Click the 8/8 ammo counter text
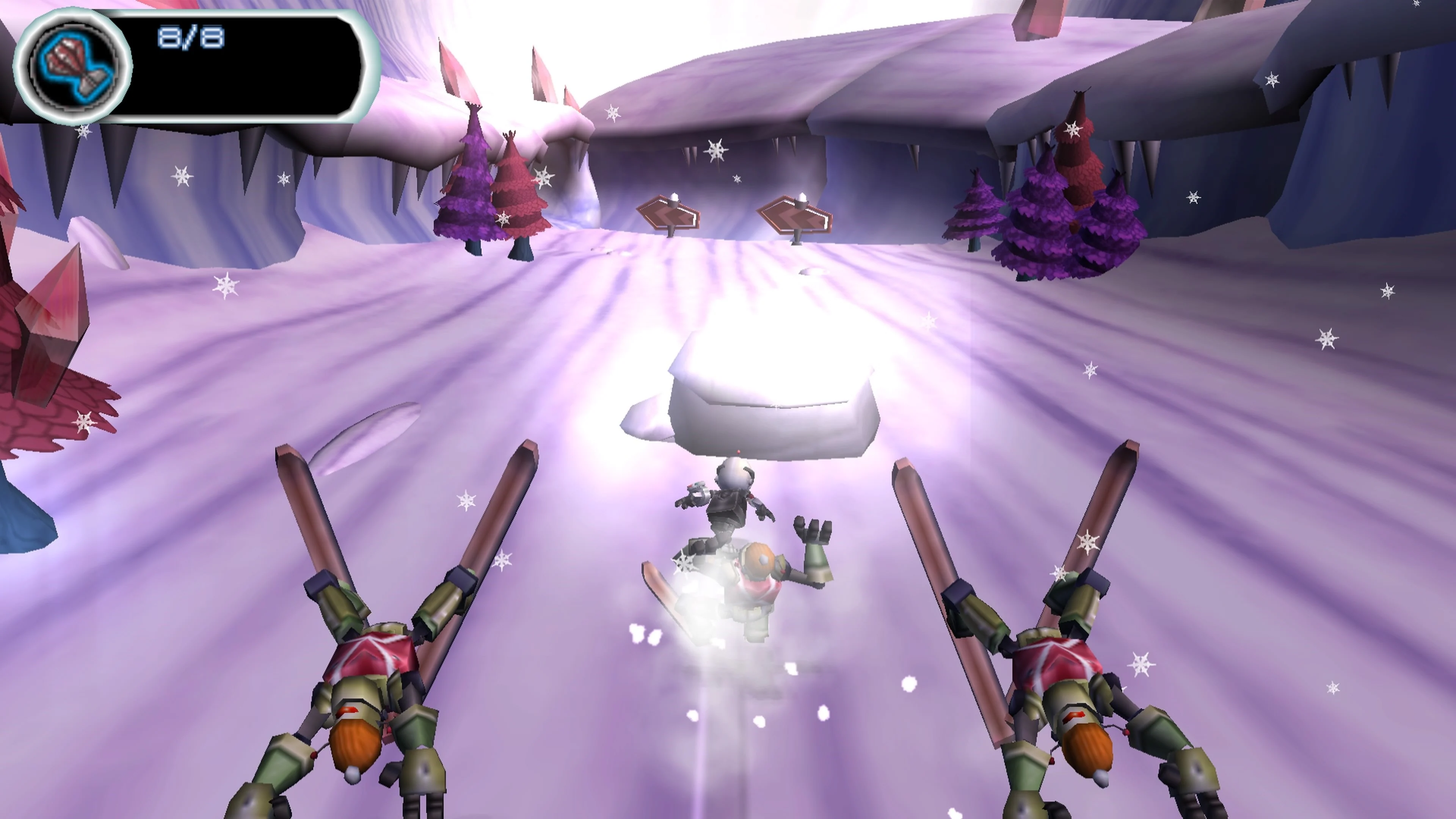 [189, 37]
